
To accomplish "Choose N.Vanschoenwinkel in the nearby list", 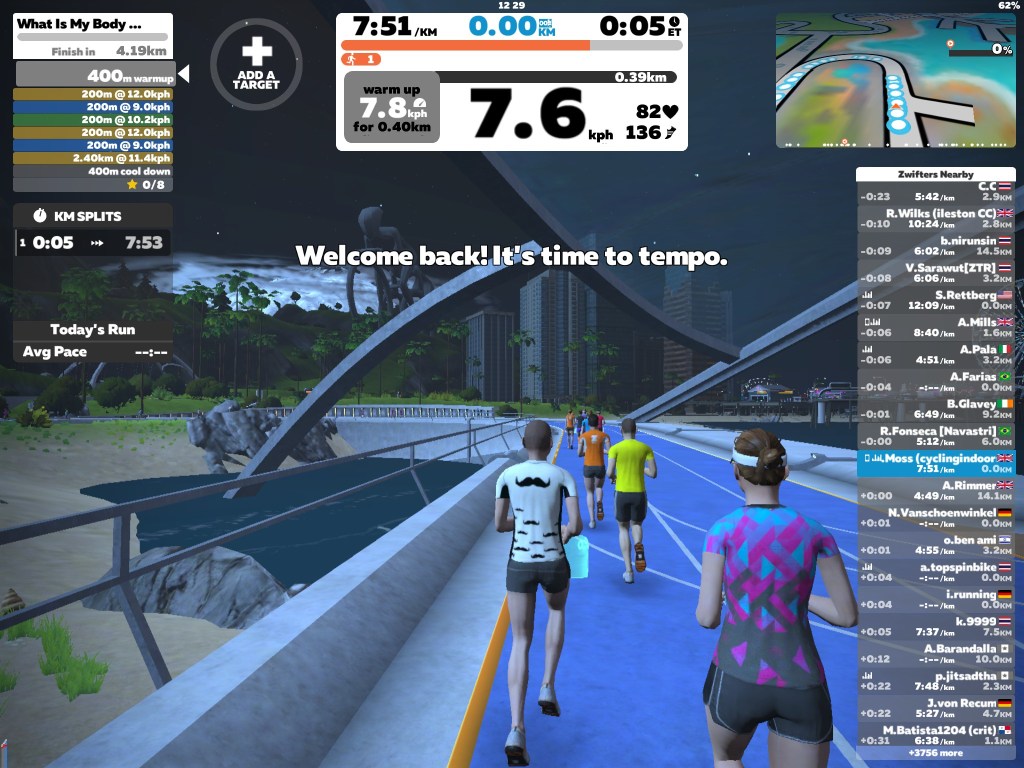I will click(x=936, y=517).
